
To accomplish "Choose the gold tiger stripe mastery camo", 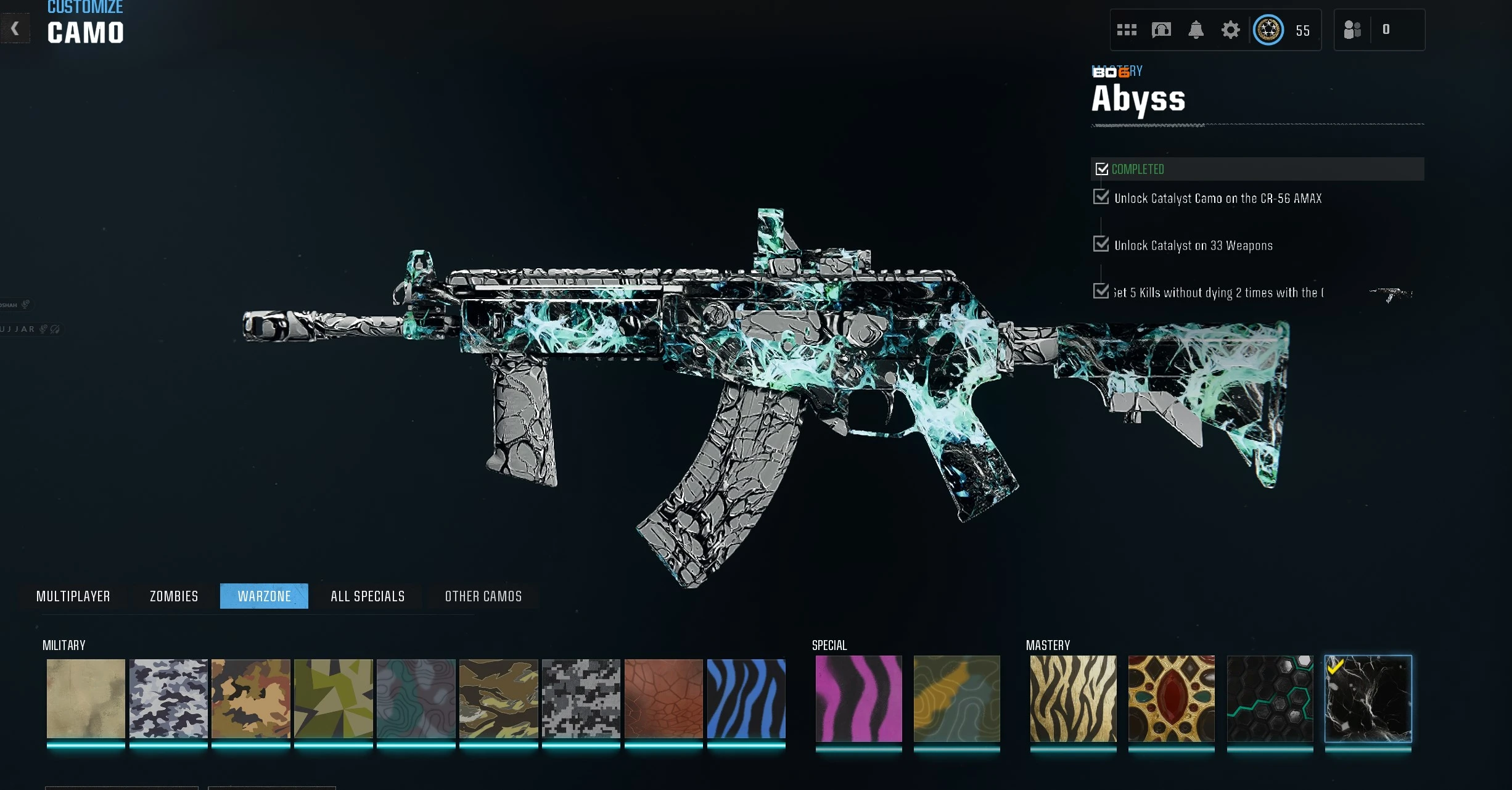I will [1073, 699].
